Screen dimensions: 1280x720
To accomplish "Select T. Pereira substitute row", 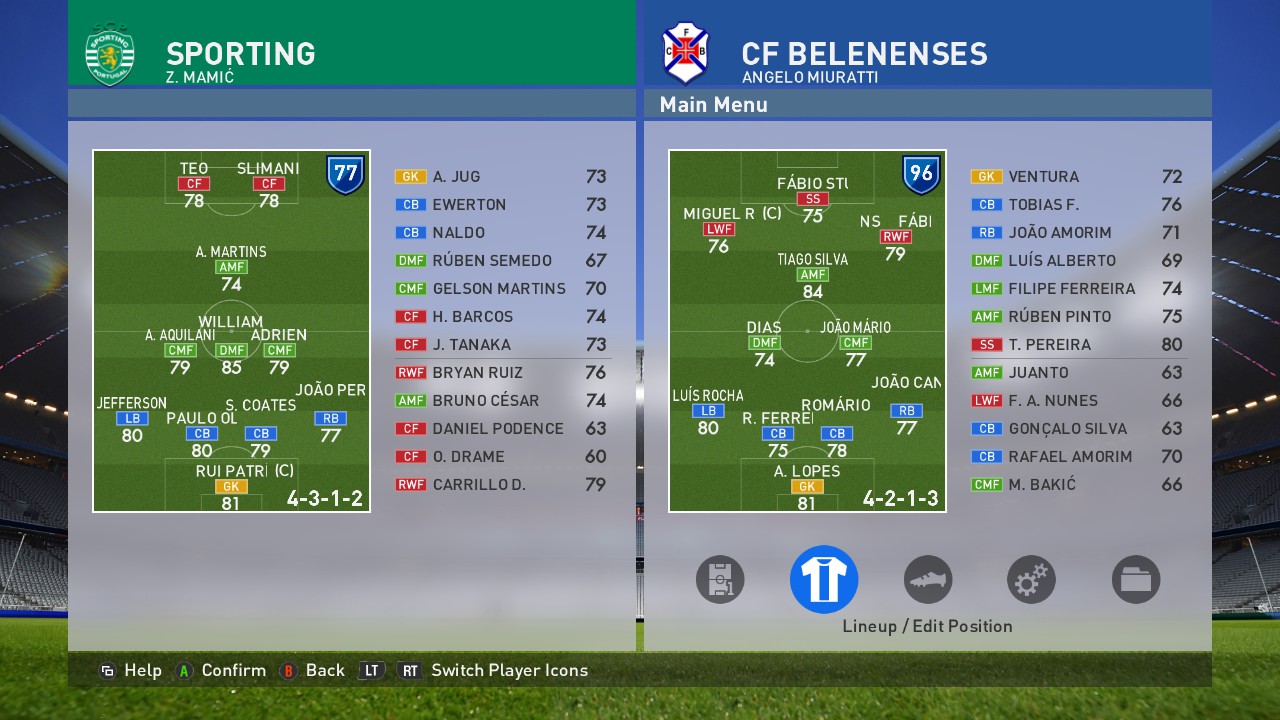I will click(1076, 345).
